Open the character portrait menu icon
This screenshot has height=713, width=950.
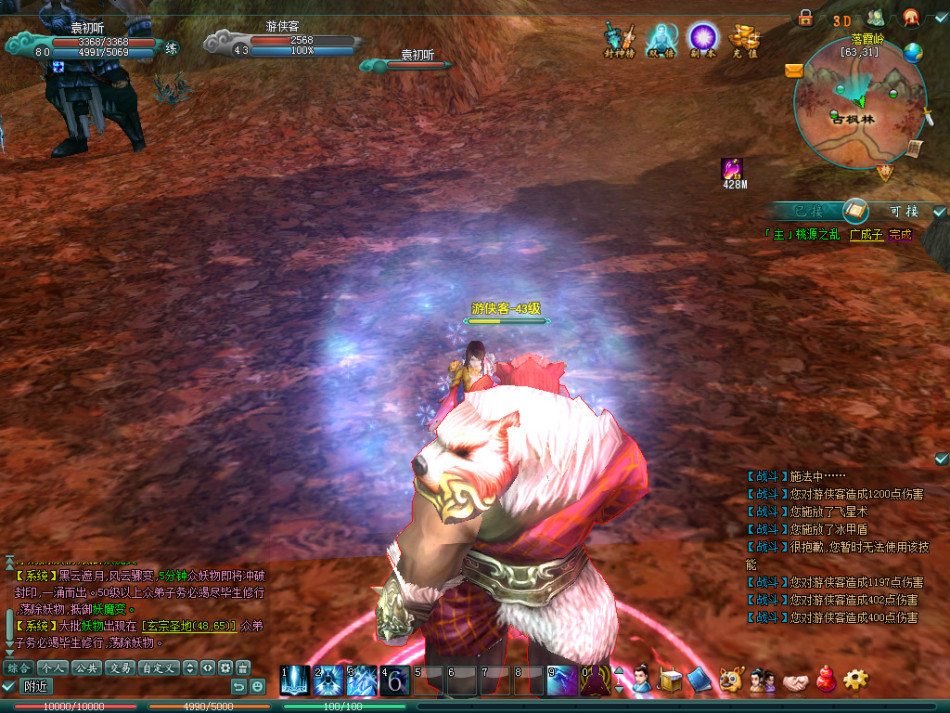641,680
